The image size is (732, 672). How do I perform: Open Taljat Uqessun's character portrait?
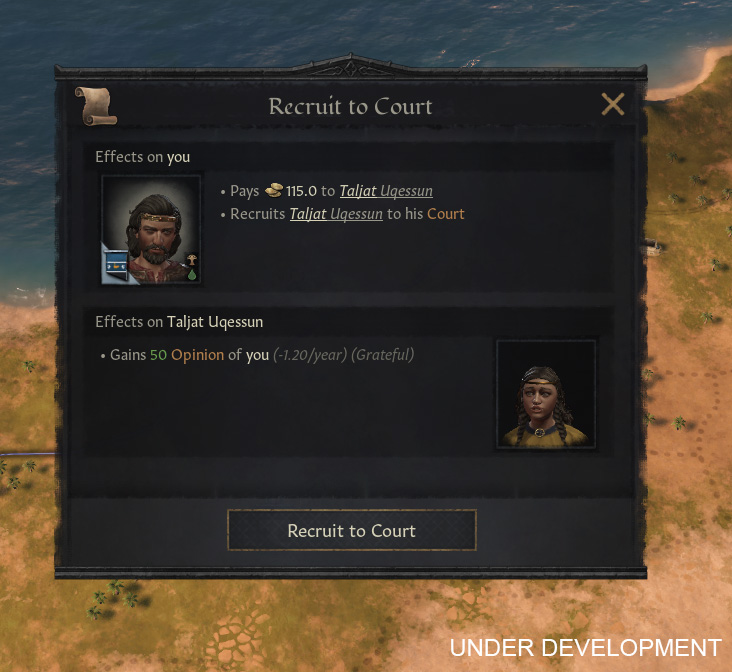click(x=545, y=394)
